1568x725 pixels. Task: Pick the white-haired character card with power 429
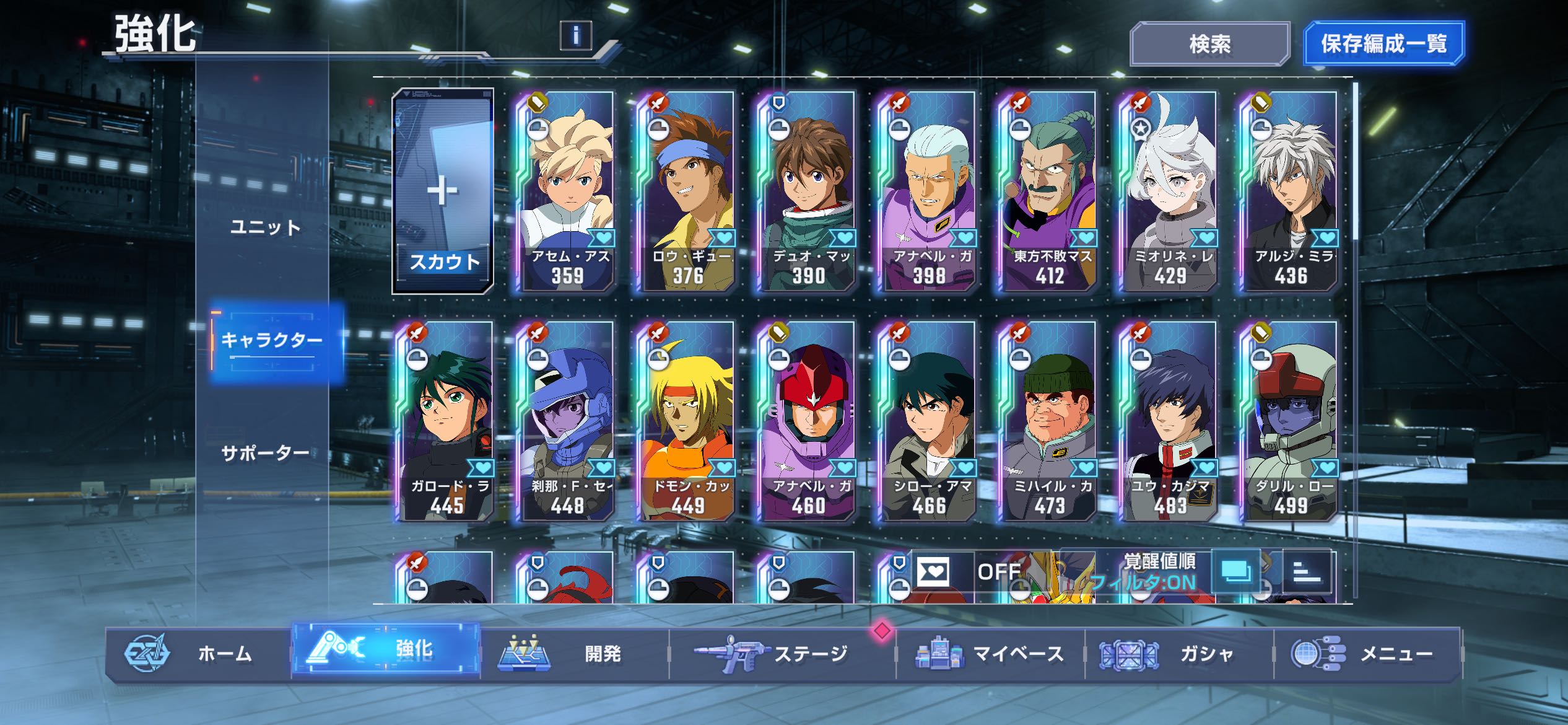point(1169,191)
